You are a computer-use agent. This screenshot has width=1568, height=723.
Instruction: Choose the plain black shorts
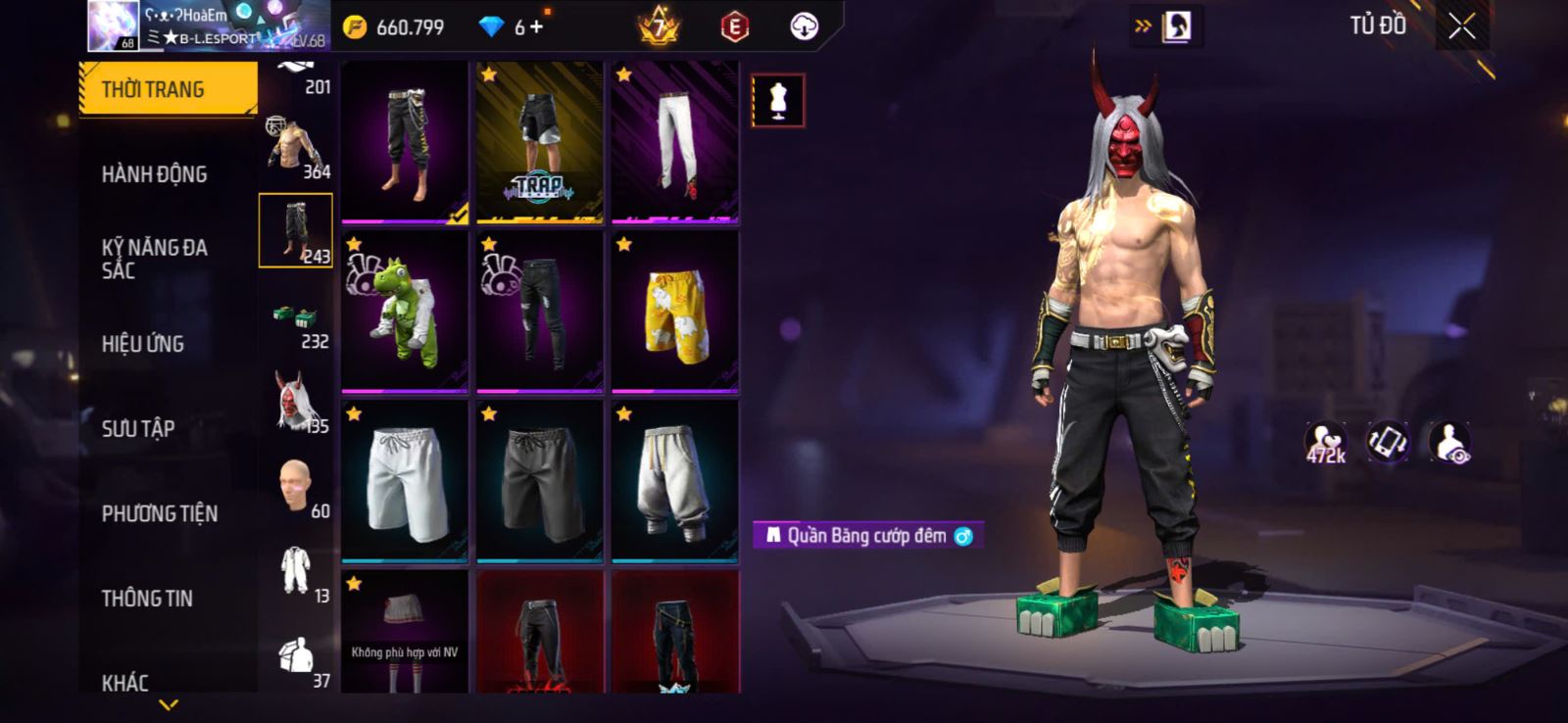coord(539,481)
